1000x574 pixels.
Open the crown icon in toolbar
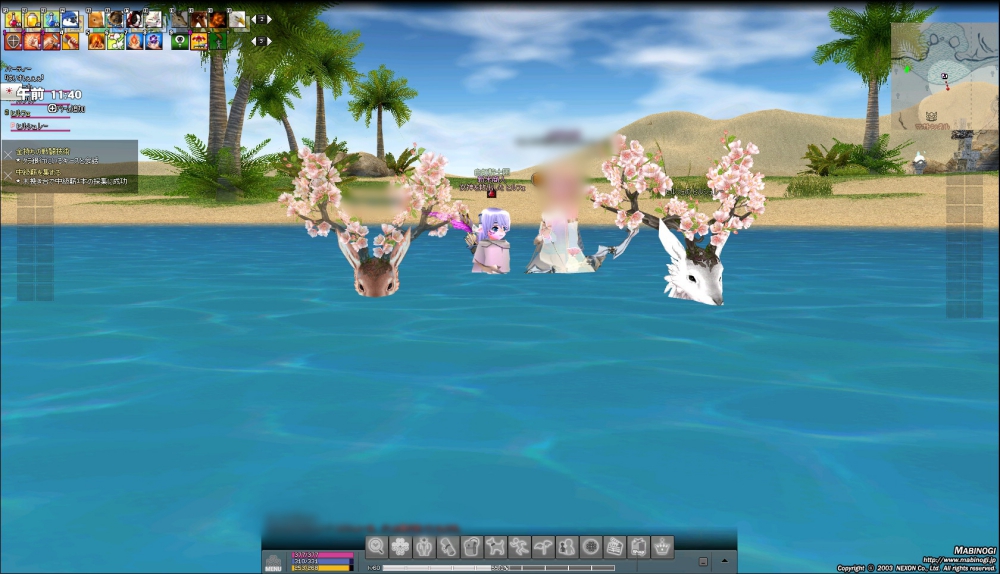click(662, 546)
